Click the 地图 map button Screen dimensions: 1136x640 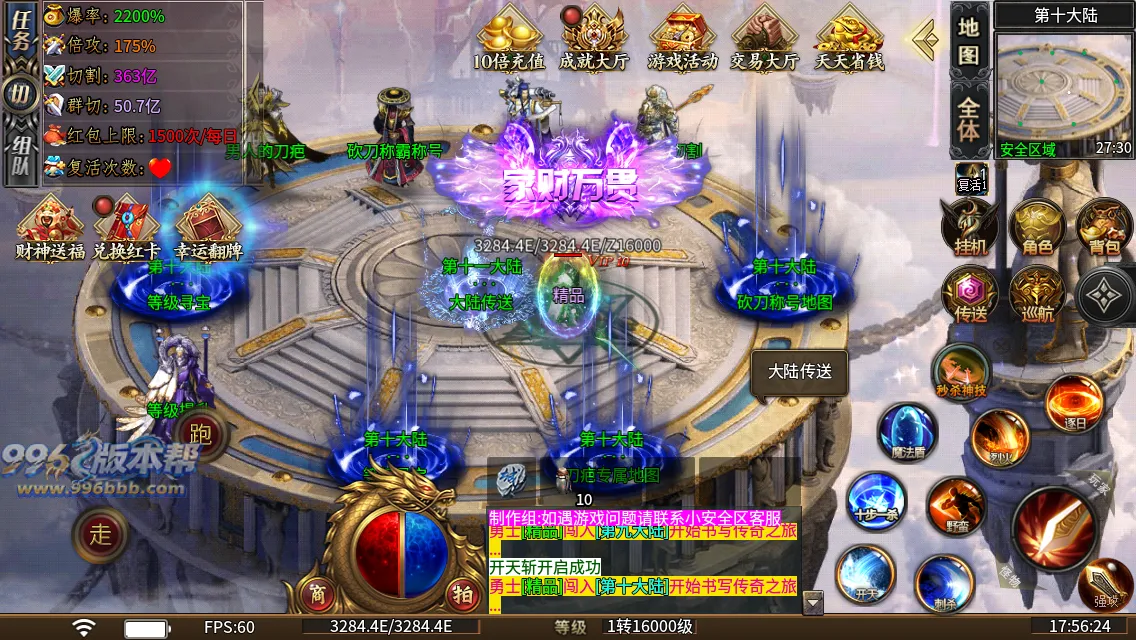point(968,40)
